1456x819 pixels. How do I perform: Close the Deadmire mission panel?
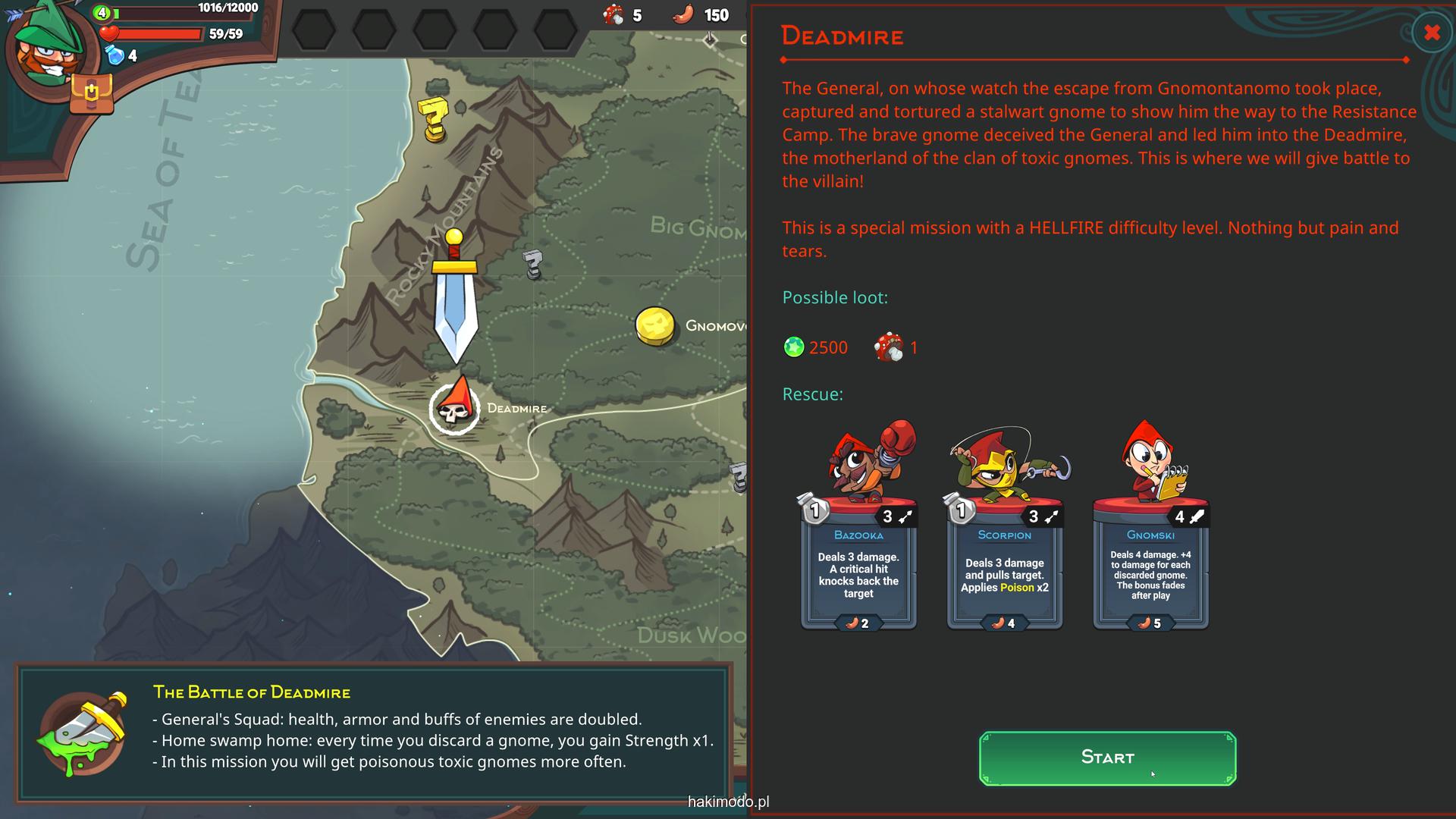coord(1432,33)
